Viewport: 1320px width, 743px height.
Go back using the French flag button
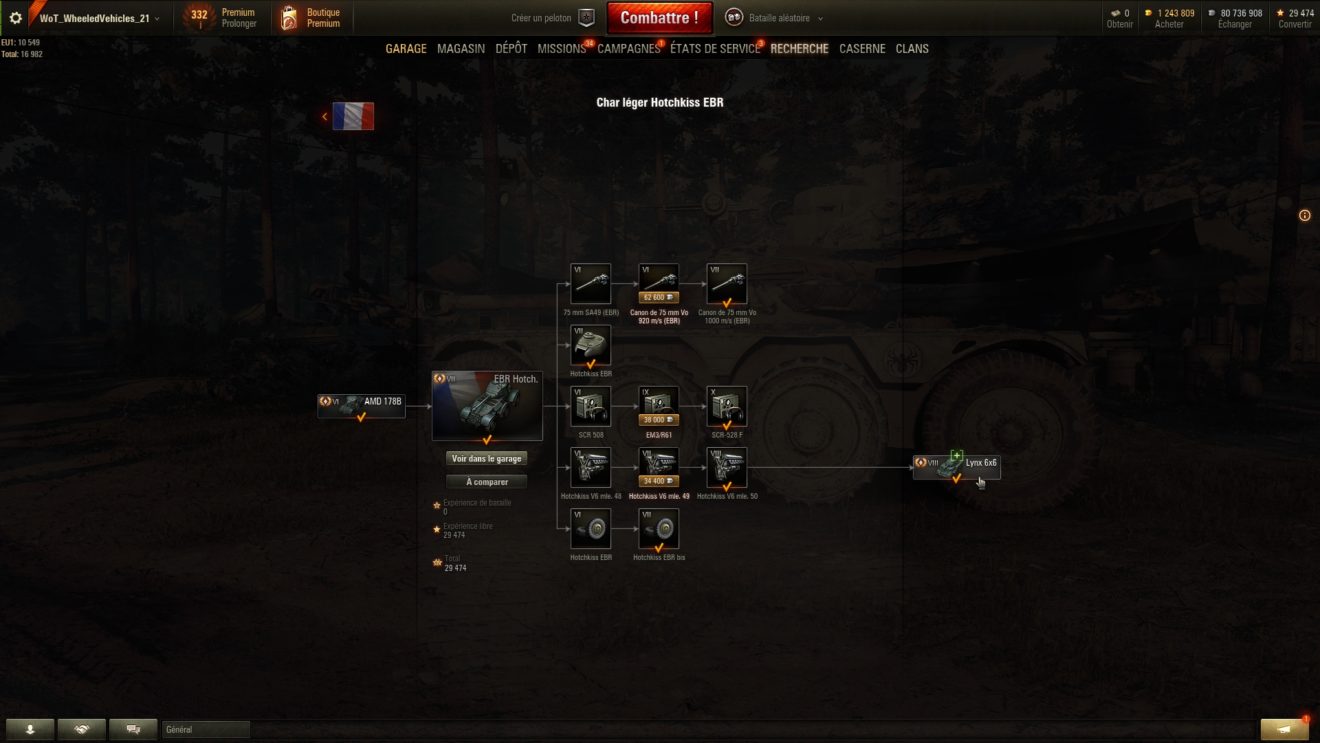(352, 116)
